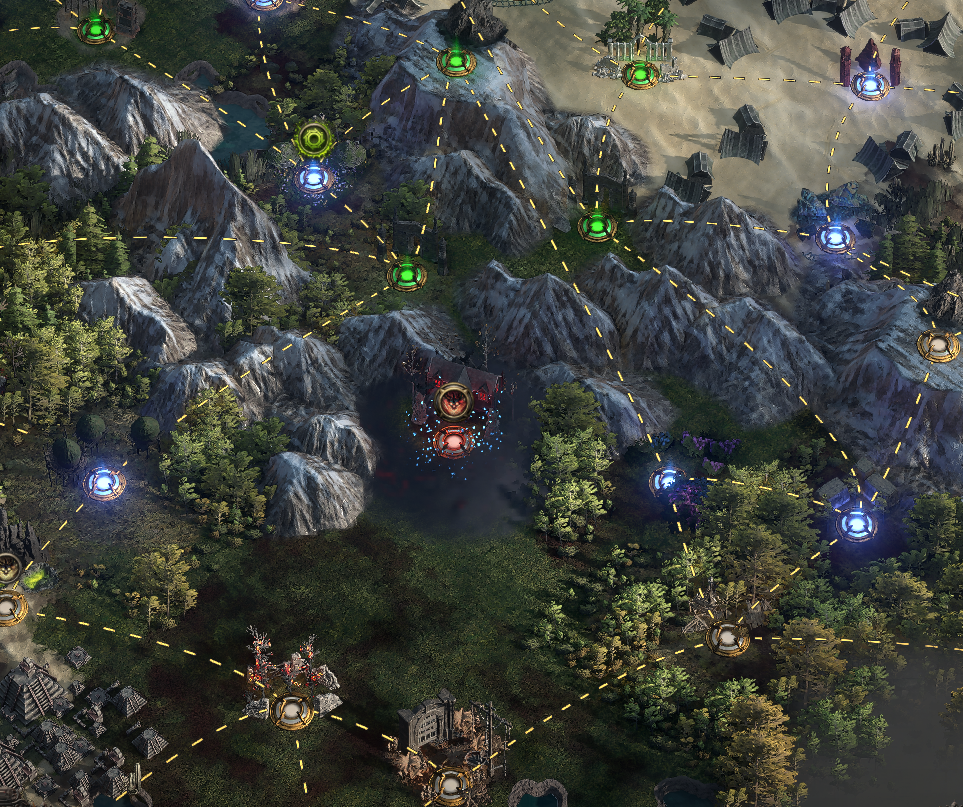Screen dimensions: 963x807
Task: Click the pale node on the eastern mountain edge
Action: coord(938,346)
